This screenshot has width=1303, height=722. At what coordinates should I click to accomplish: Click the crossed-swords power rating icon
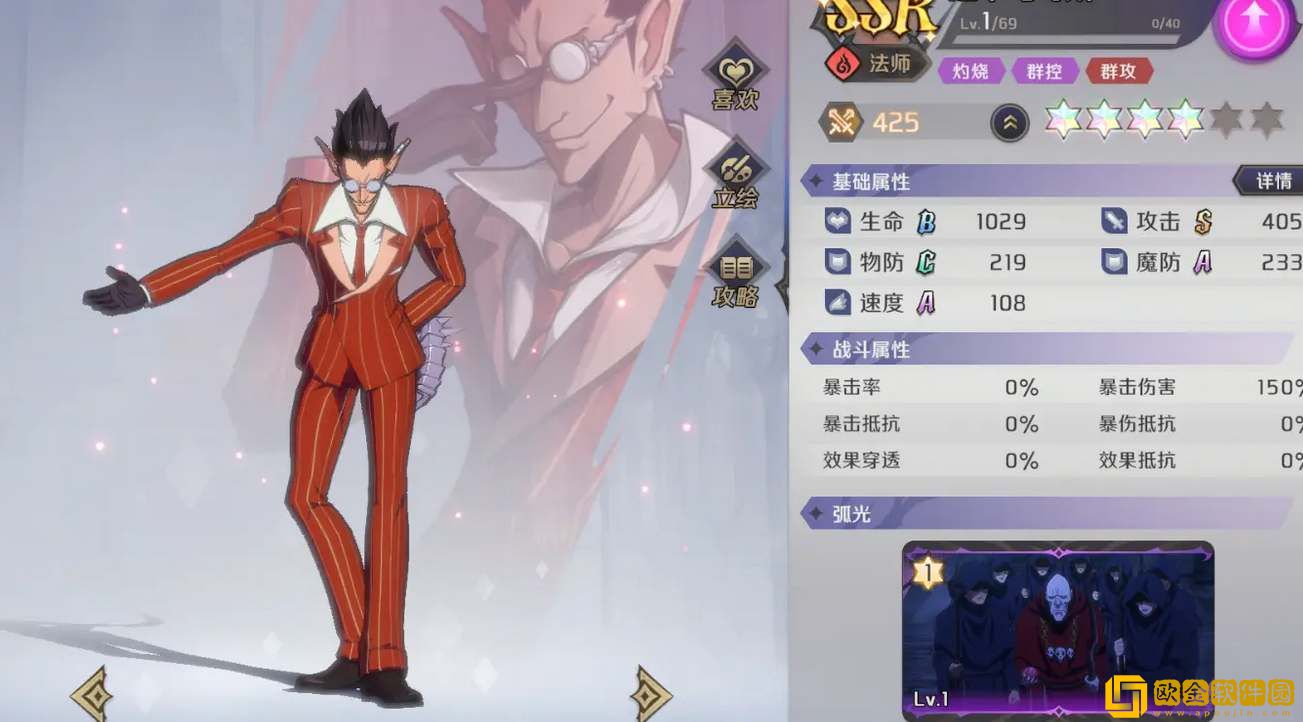(843, 121)
